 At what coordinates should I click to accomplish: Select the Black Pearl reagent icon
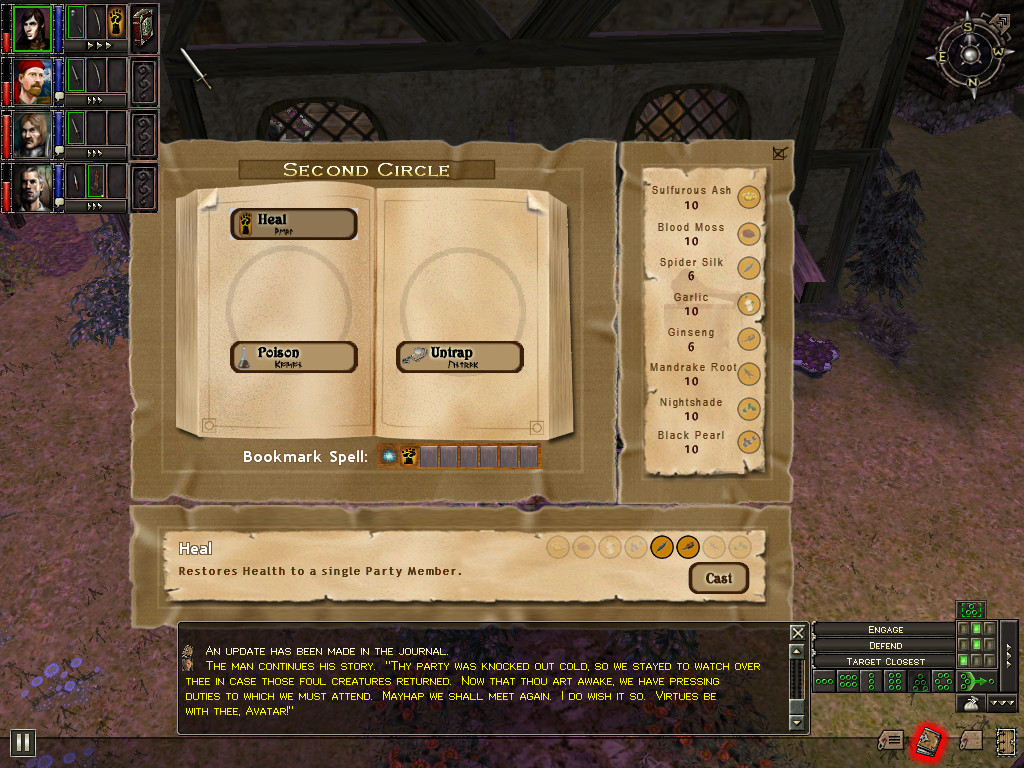pyautogui.click(x=749, y=442)
